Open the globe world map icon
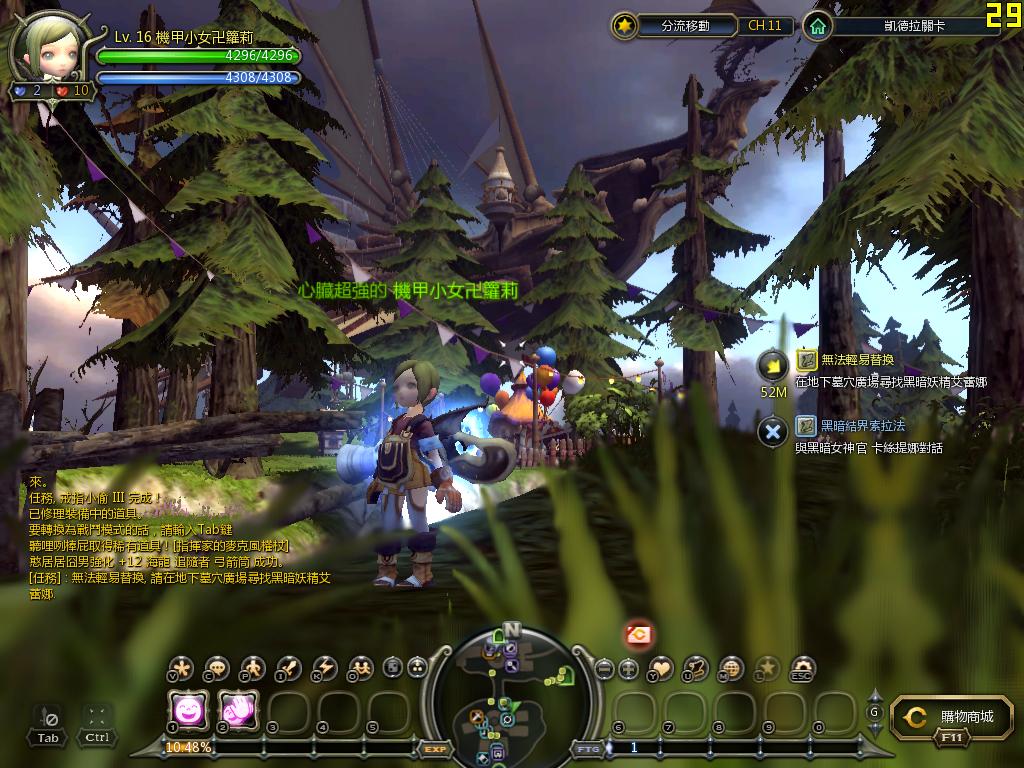 click(732, 668)
